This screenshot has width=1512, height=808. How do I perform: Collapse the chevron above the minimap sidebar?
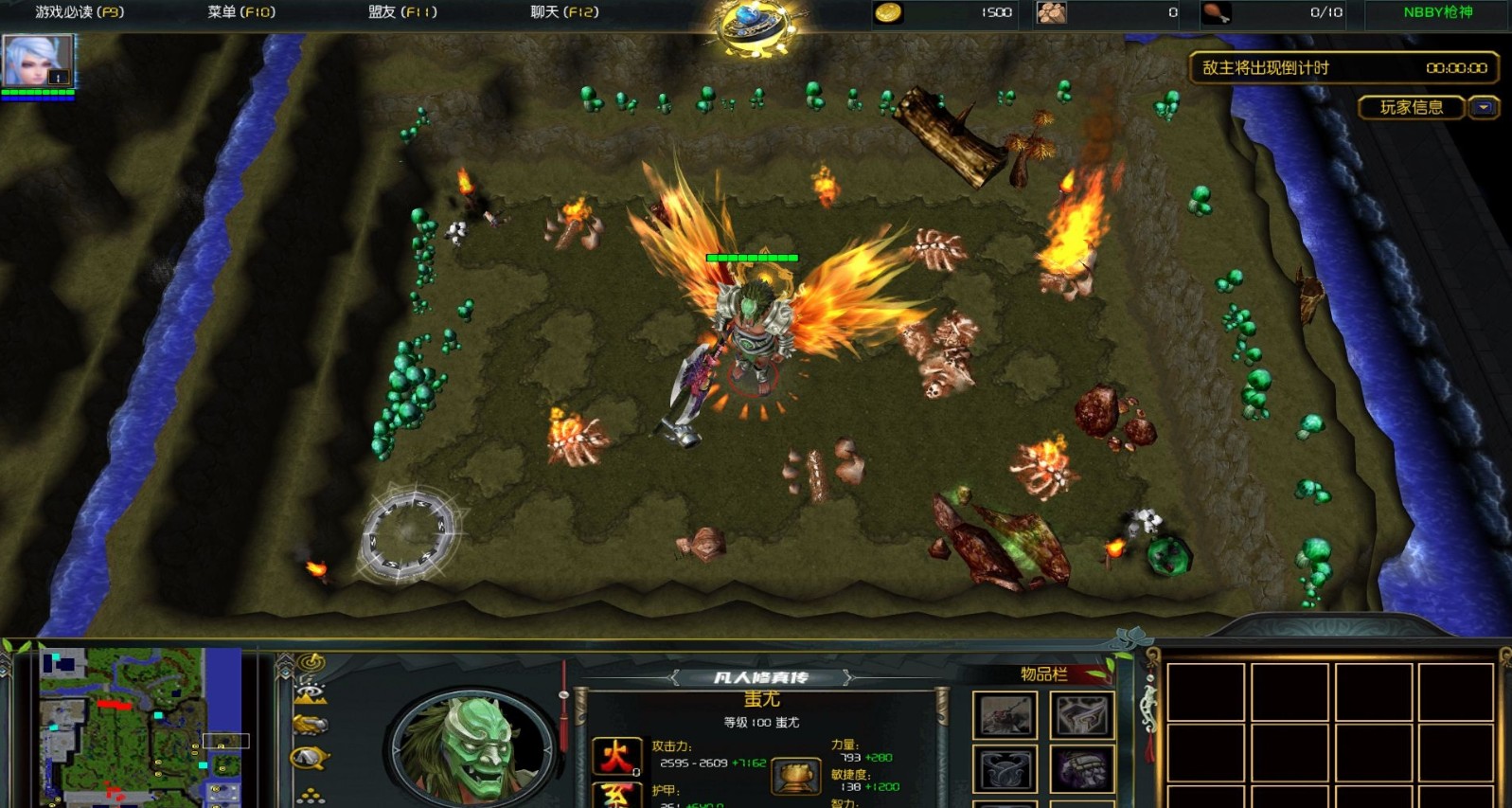point(286,657)
